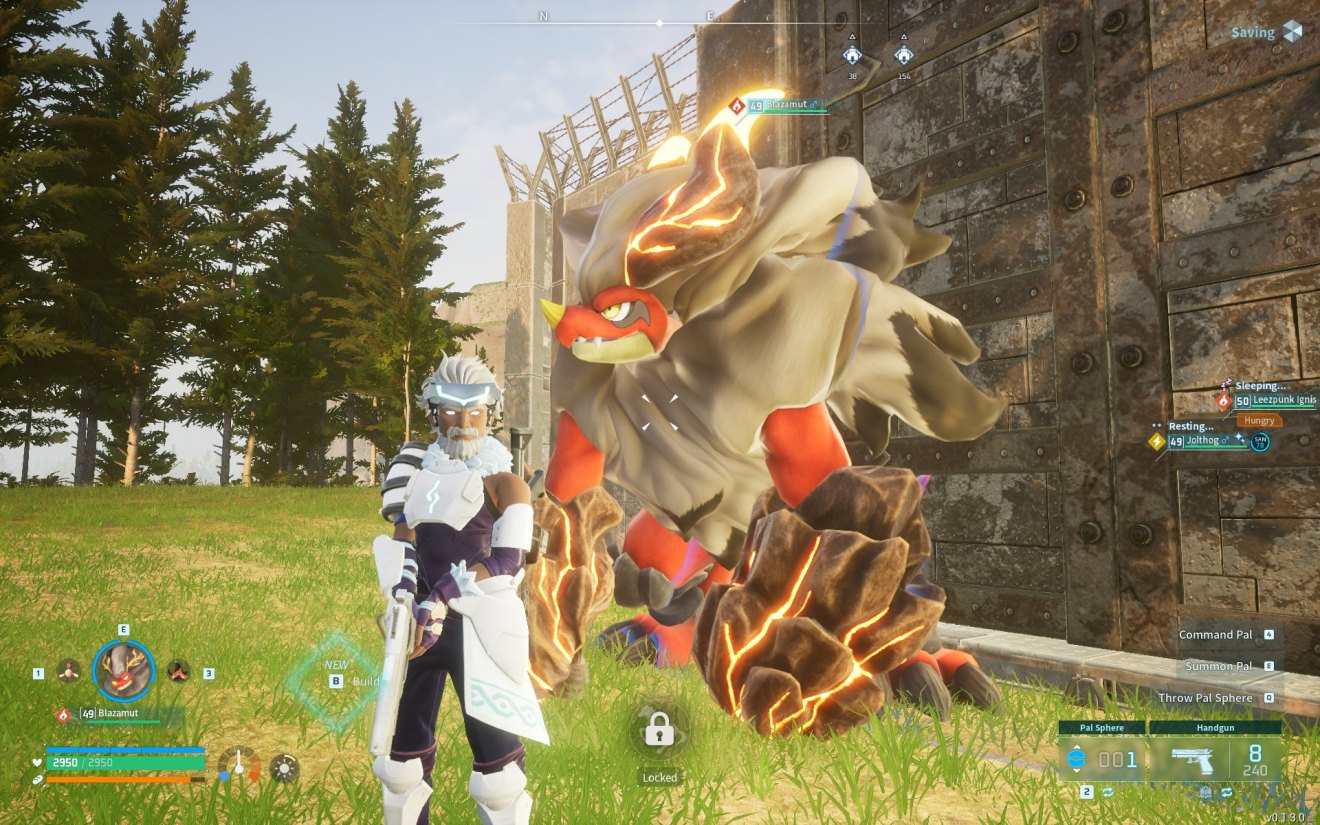Choose the Handgun weapon slot
This screenshot has height=825, width=1320.
tap(1215, 759)
